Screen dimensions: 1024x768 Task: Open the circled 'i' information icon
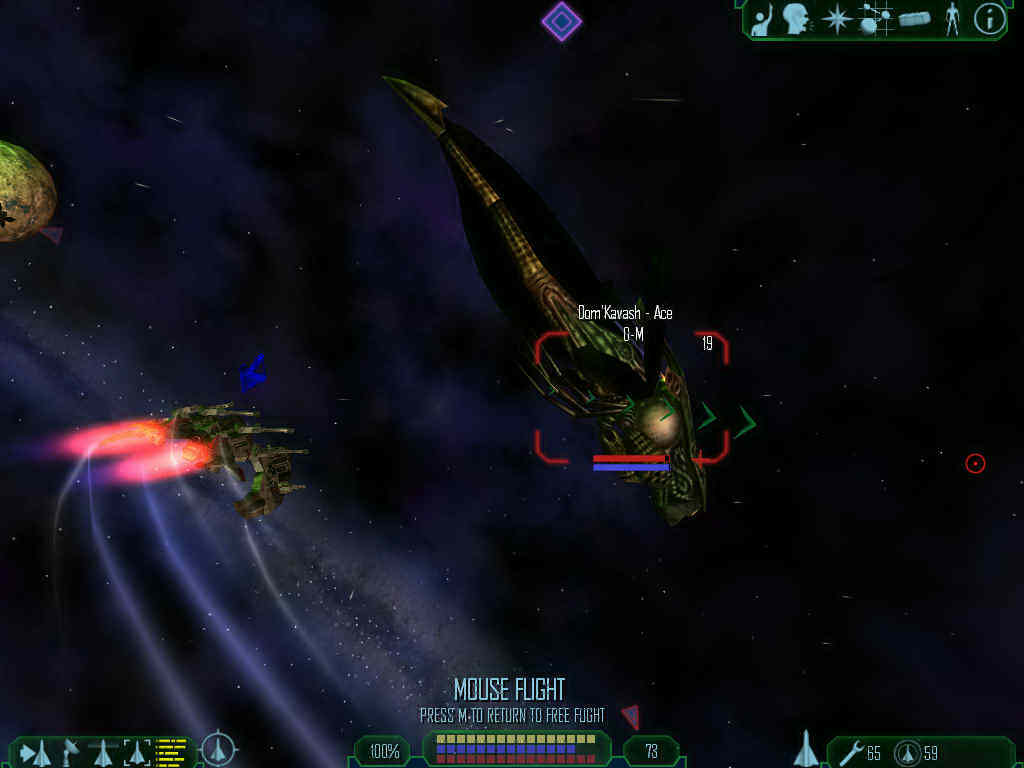point(989,19)
